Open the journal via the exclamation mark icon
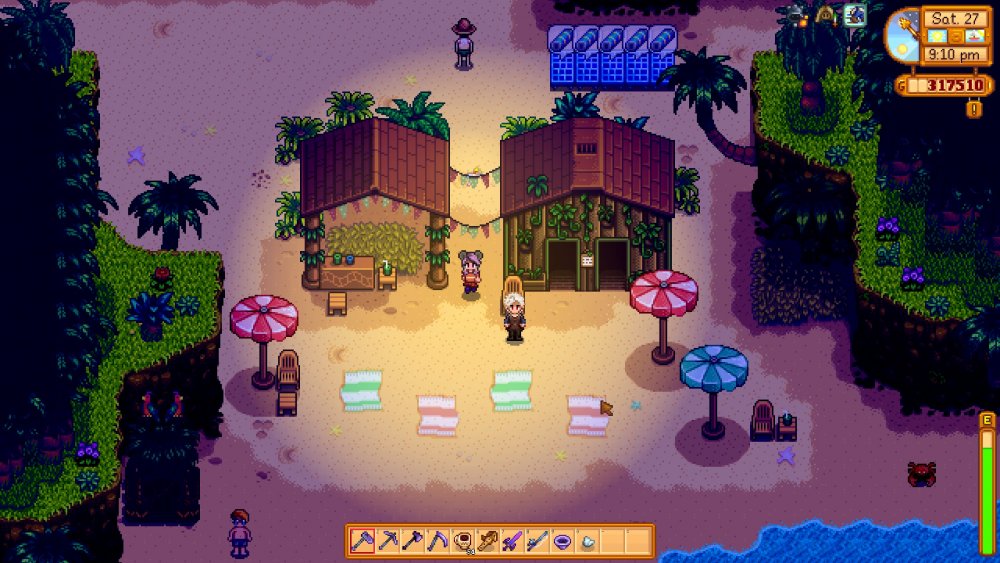Screen dimensions: 1000x563 tap(974, 108)
